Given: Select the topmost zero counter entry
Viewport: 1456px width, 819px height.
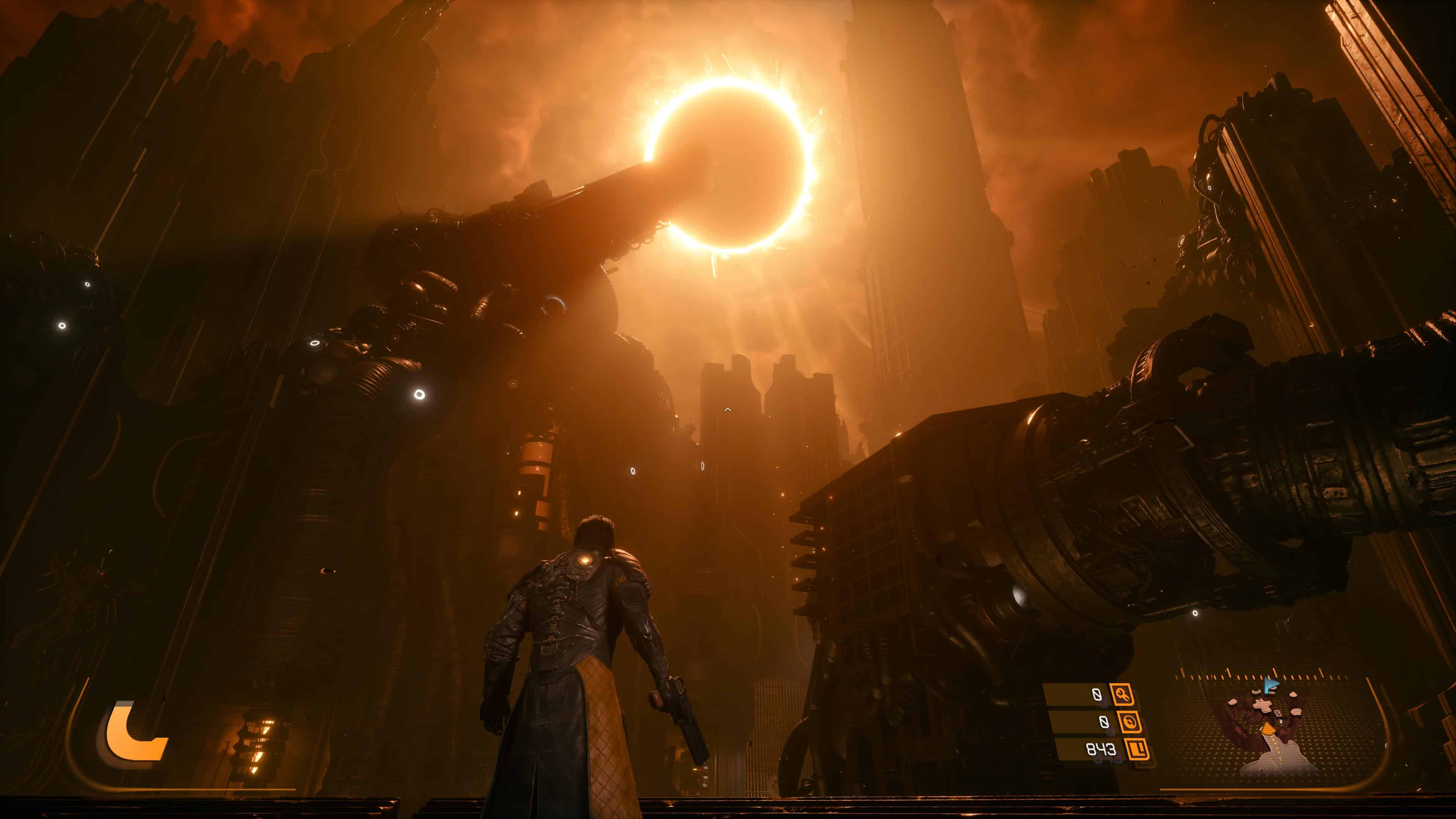Looking at the screenshot, I should [1097, 695].
